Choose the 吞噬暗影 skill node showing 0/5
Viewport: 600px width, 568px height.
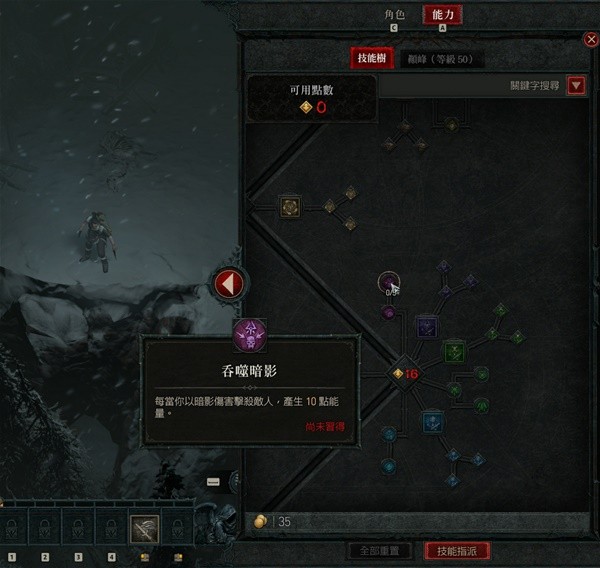tap(389, 283)
